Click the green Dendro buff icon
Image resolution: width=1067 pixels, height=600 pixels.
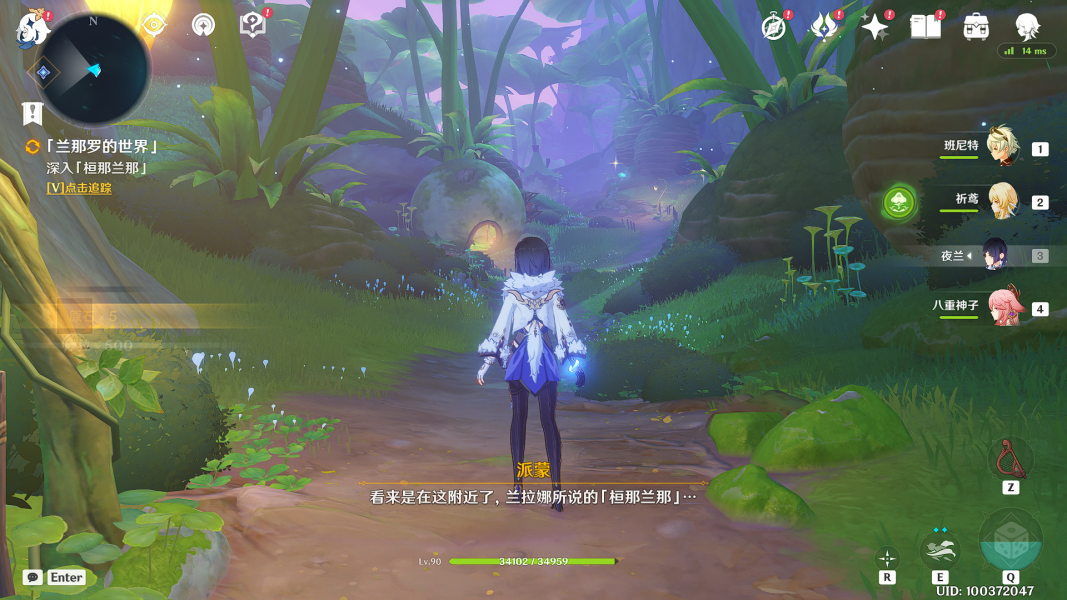point(900,204)
